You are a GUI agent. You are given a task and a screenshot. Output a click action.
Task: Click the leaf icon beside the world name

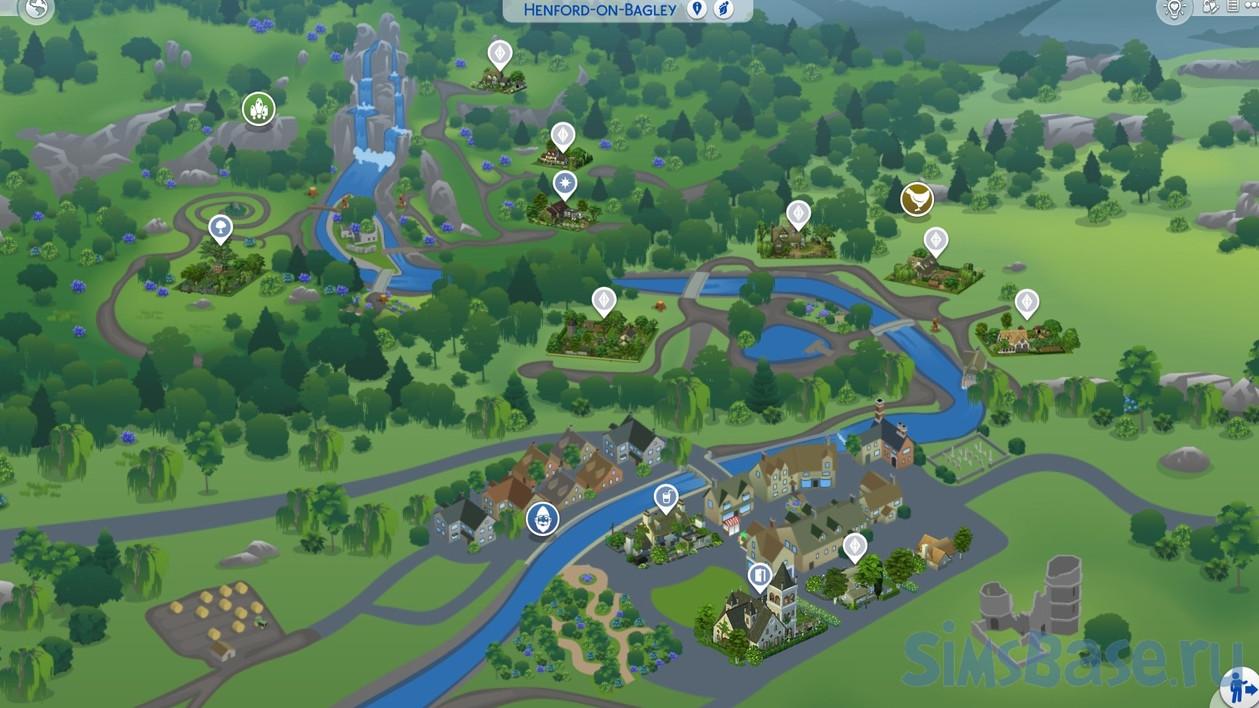(723, 9)
